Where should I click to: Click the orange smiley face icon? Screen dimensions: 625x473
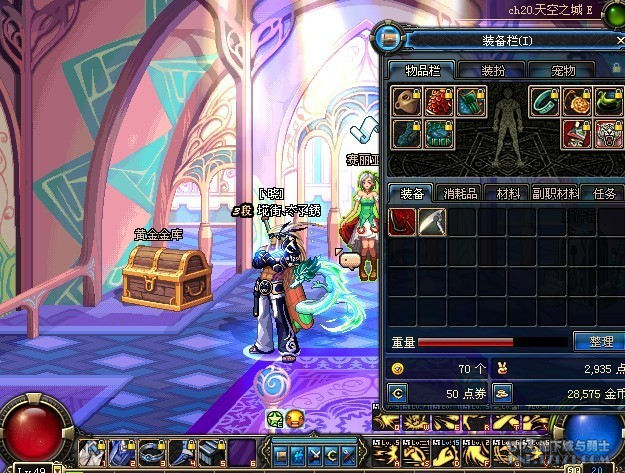tap(294, 417)
